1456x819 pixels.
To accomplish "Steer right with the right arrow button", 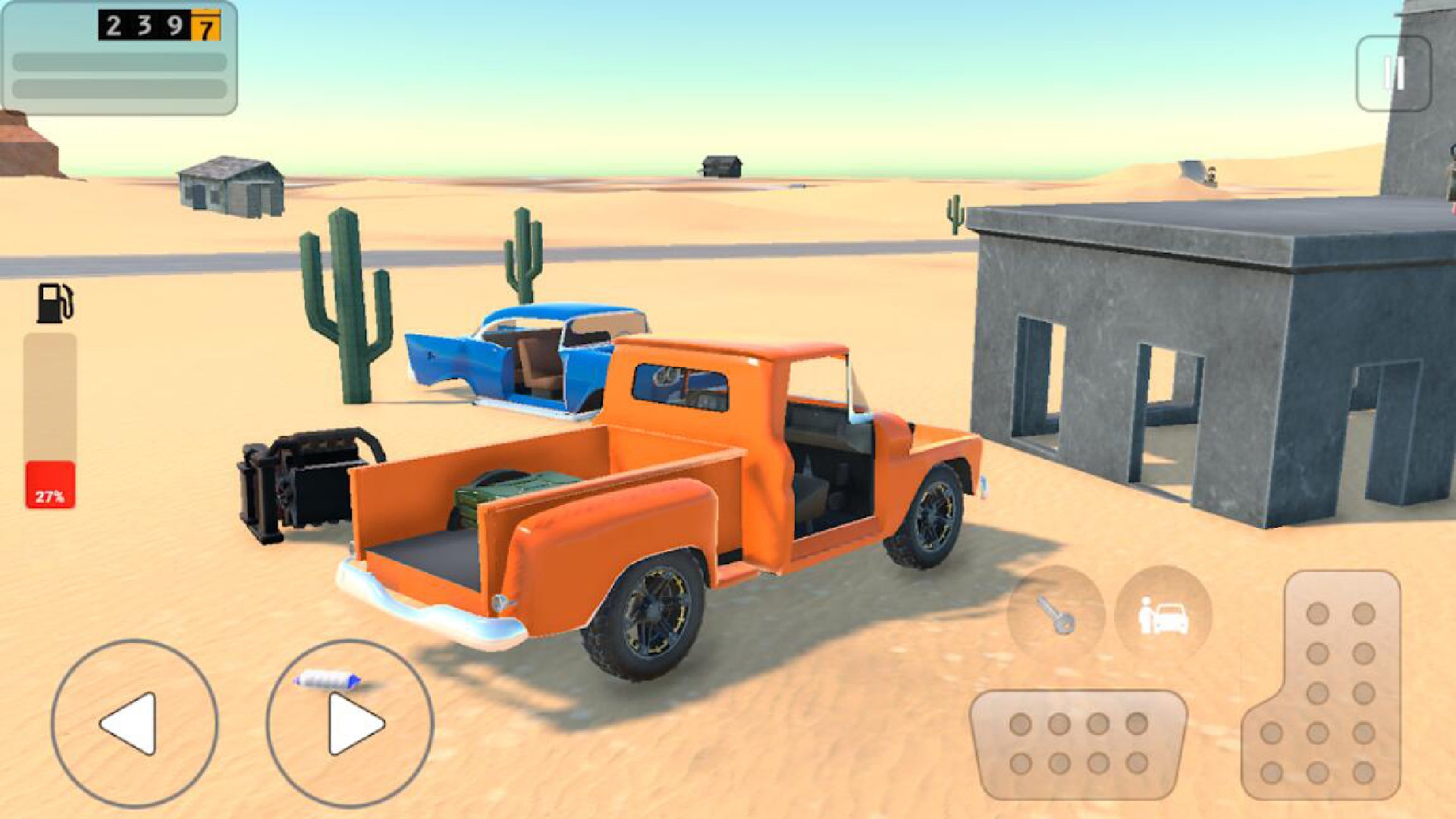I will 350,723.
